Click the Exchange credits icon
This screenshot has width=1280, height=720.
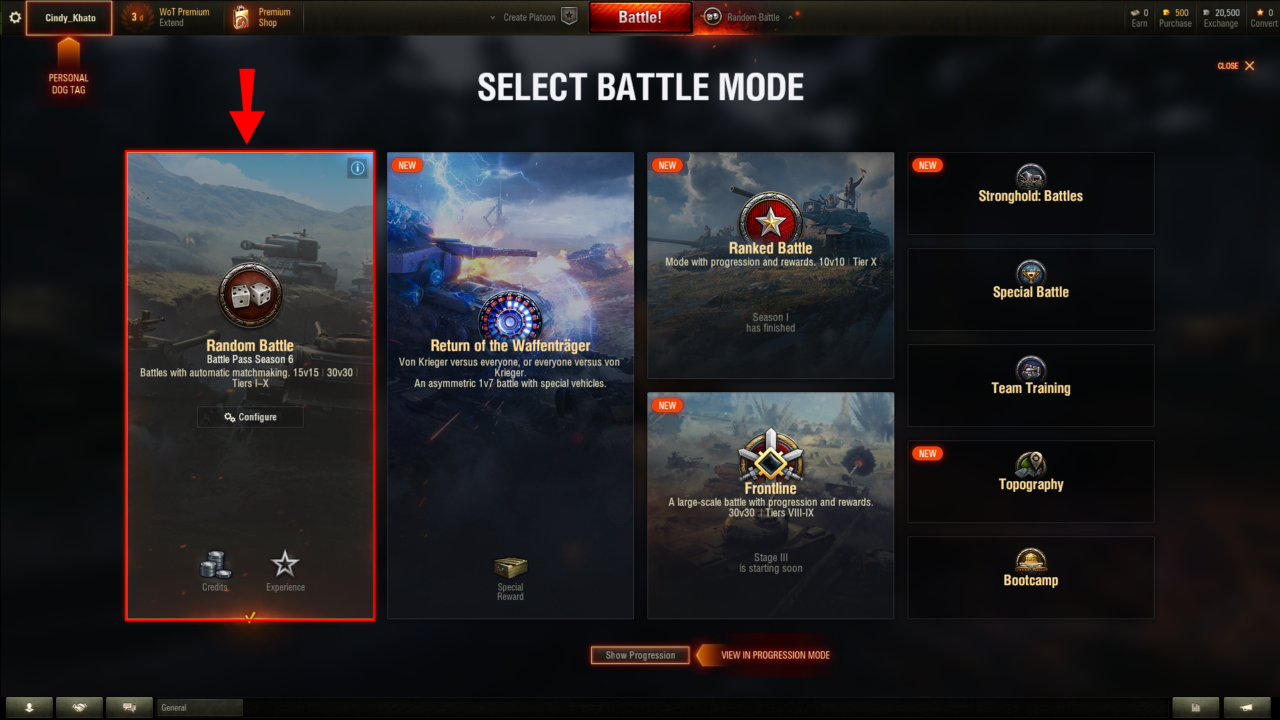pyautogui.click(x=1207, y=12)
